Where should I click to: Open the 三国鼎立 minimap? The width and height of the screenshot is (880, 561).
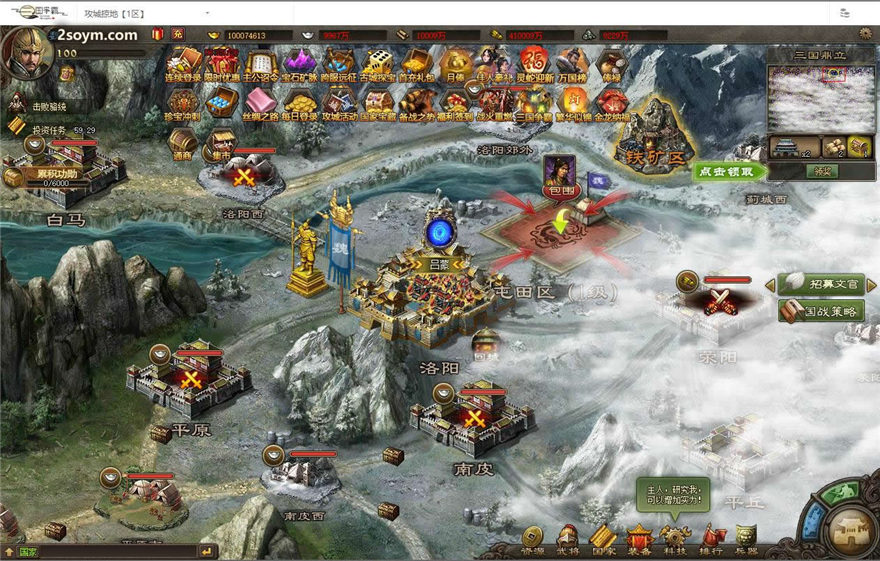click(819, 98)
